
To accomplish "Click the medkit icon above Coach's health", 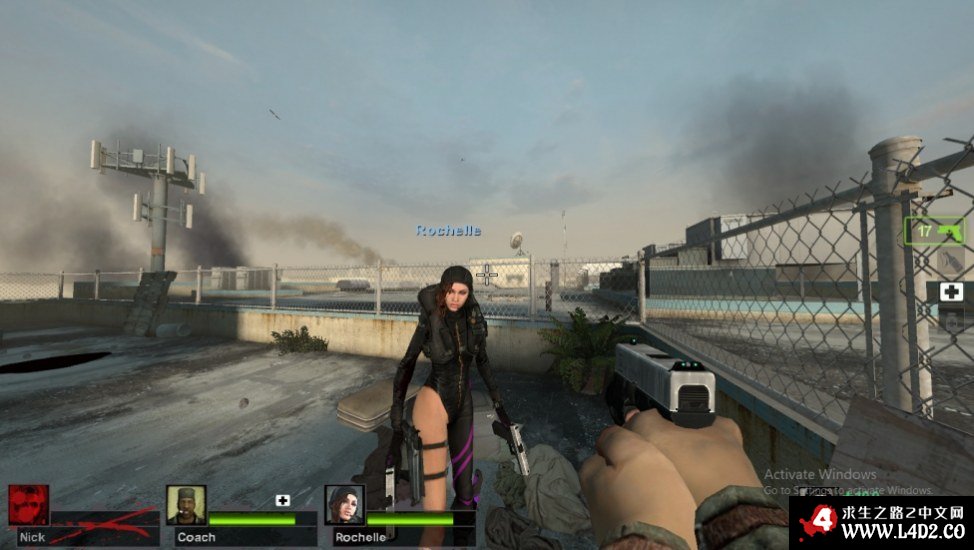I will pos(283,500).
